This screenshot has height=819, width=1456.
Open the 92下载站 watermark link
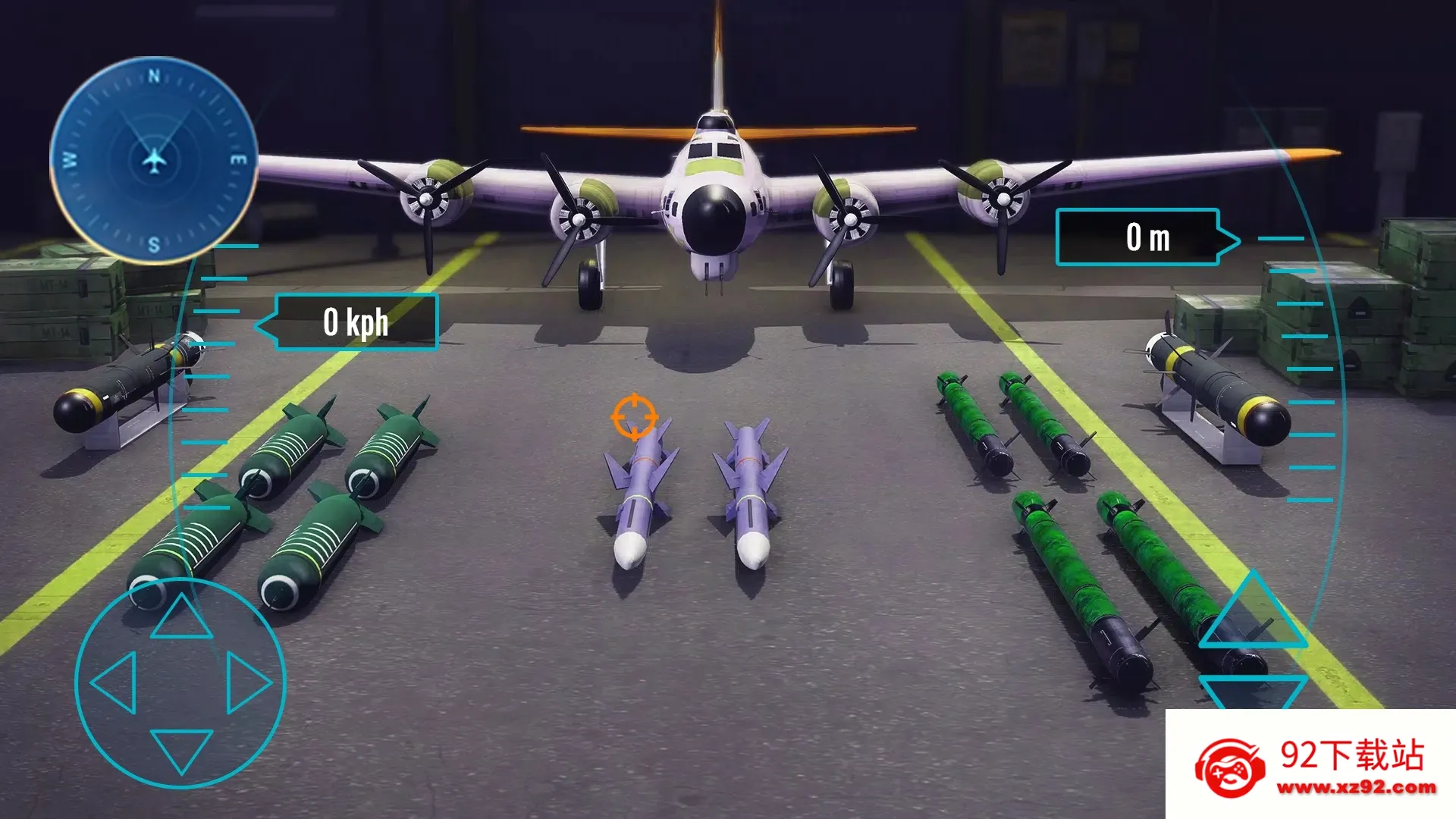coord(1312,766)
